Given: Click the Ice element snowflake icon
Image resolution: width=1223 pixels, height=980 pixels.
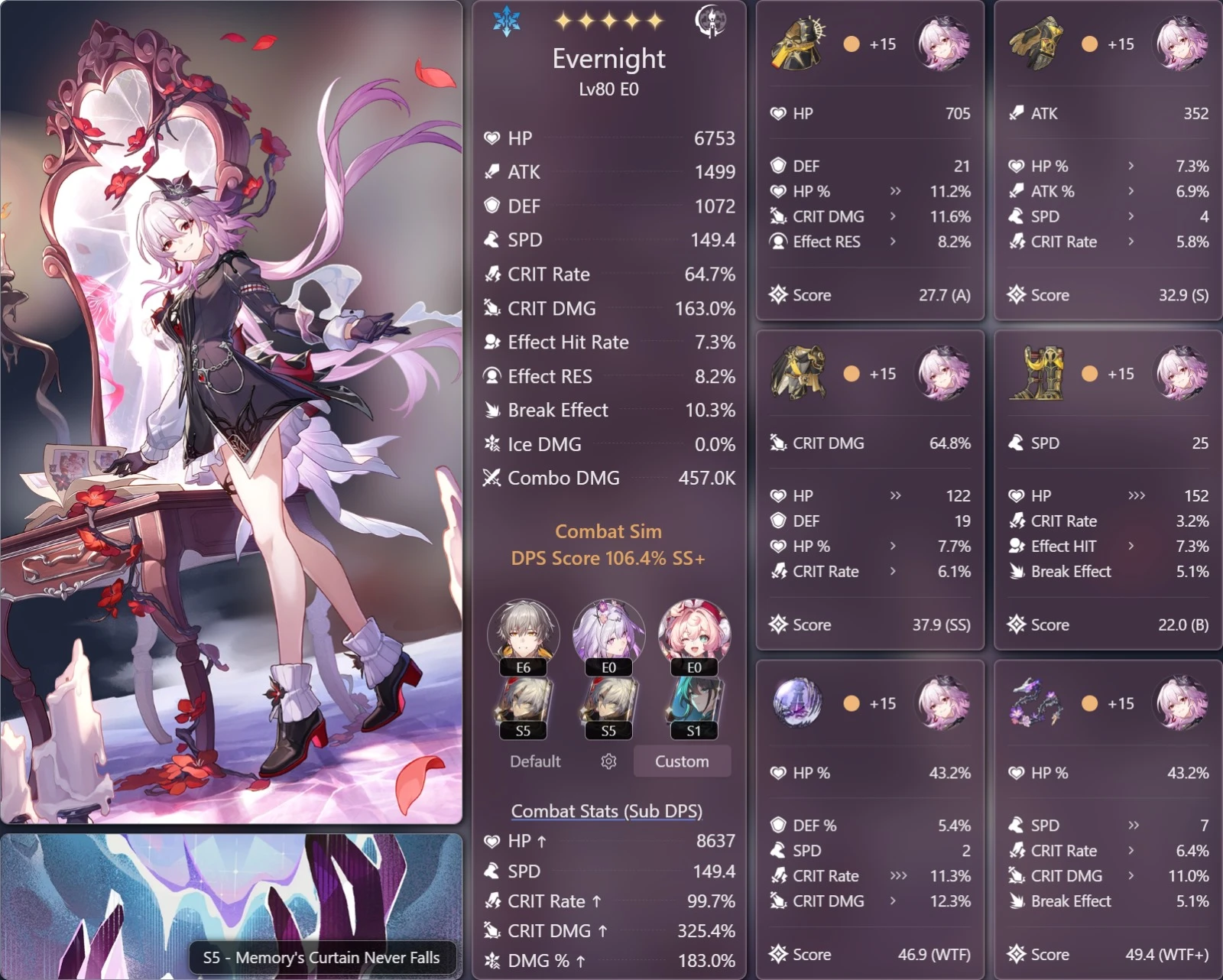Looking at the screenshot, I should [507, 22].
